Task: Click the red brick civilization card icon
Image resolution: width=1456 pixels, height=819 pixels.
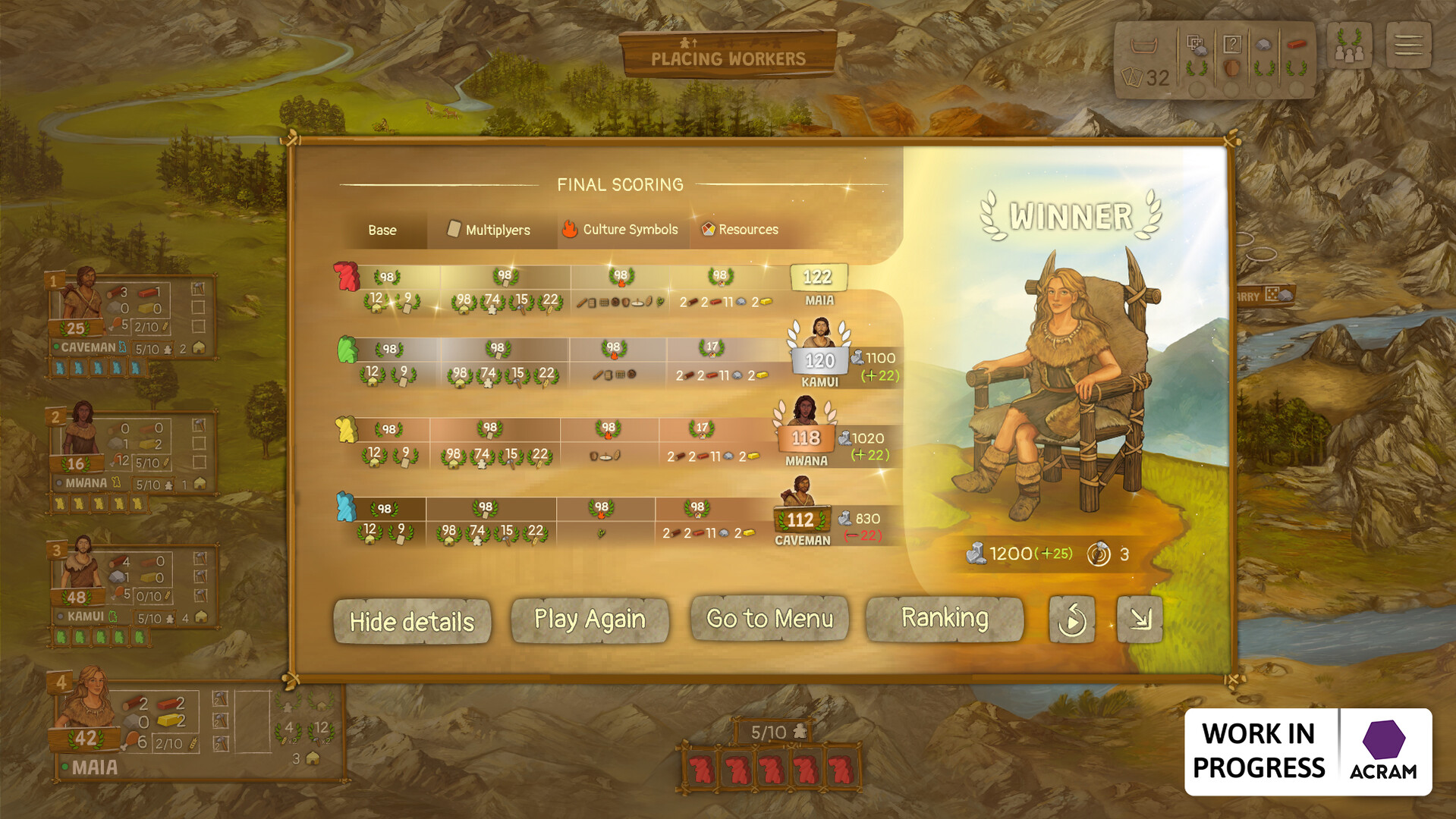Action: coord(1297,44)
